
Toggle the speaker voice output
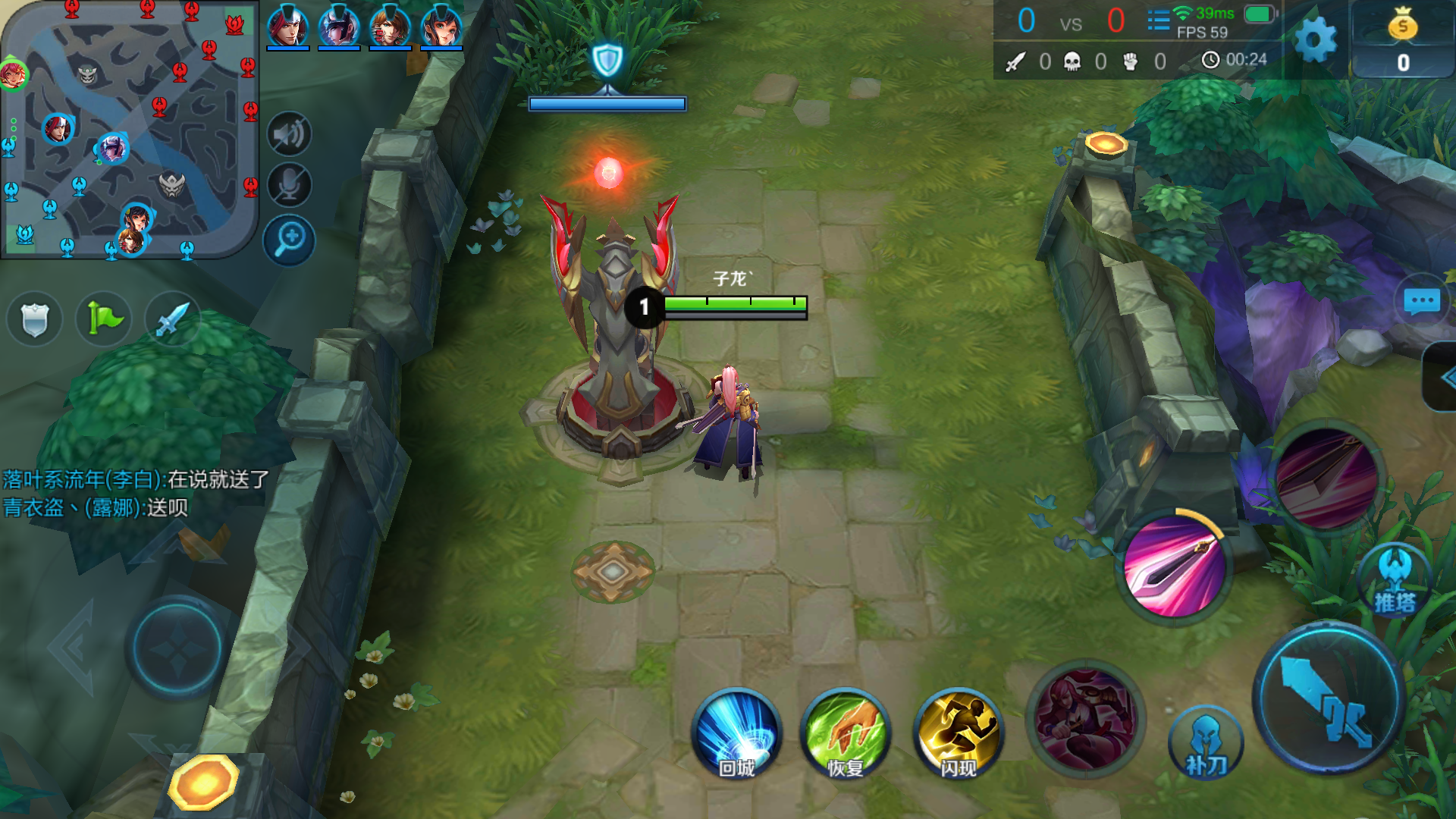coord(289,134)
